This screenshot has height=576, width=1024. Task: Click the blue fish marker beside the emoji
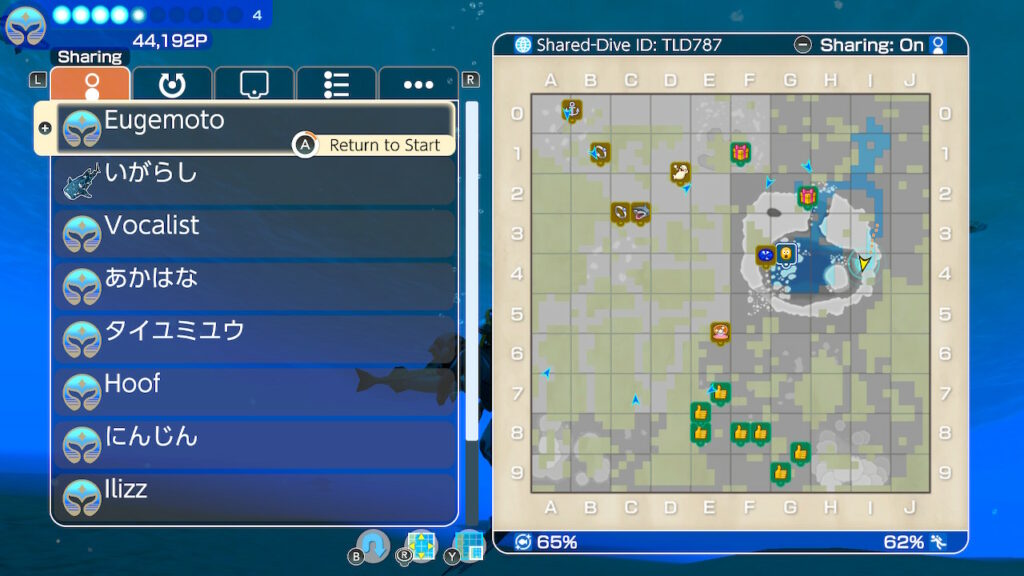766,255
